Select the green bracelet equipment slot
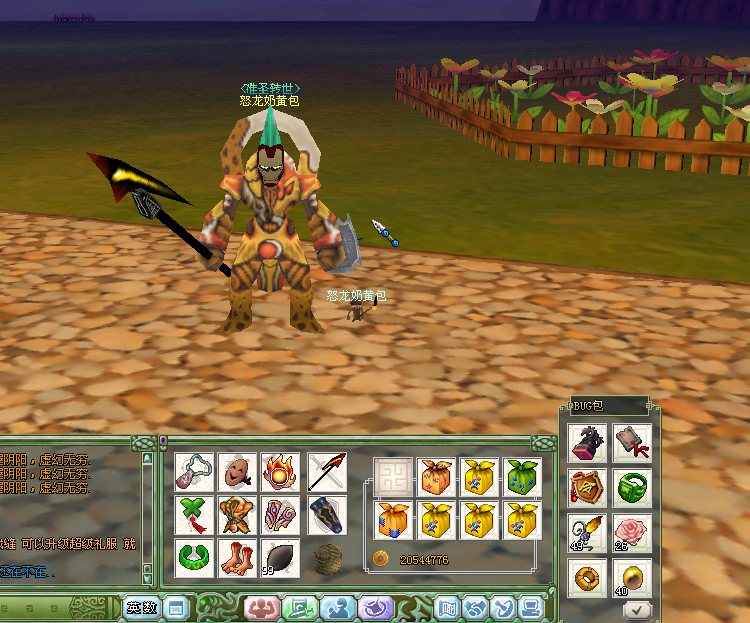Viewport: 750px width, 623px height. (193, 557)
